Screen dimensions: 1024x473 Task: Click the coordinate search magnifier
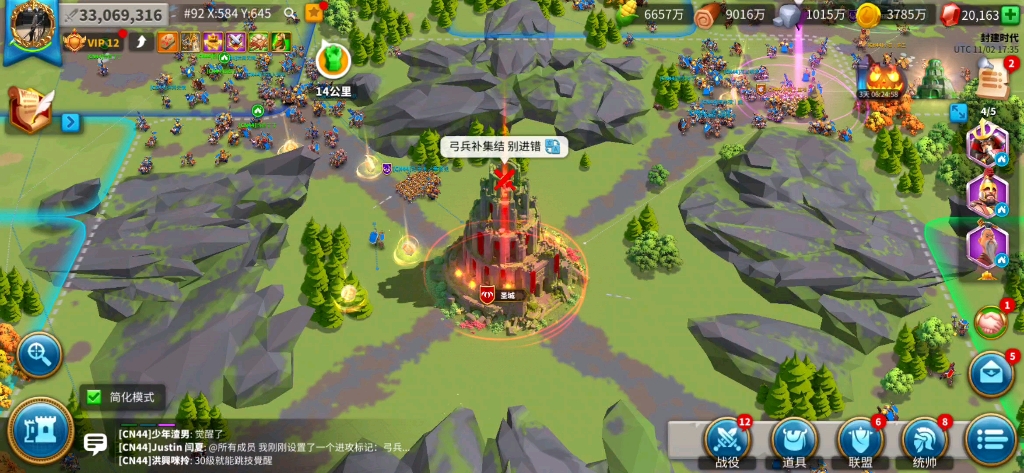(x=290, y=14)
